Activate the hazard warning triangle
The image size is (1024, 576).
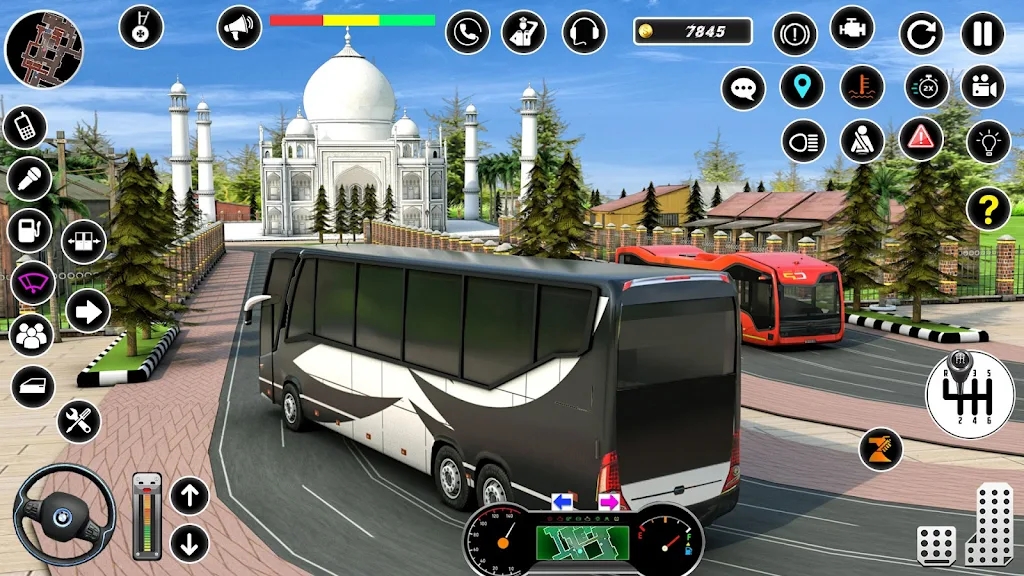click(x=921, y=139)
